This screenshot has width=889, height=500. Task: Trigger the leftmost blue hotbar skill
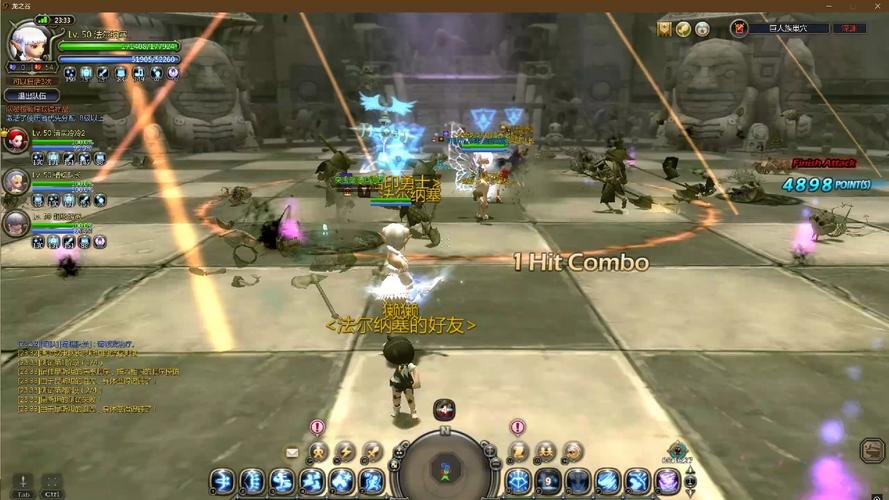(222, 481)
